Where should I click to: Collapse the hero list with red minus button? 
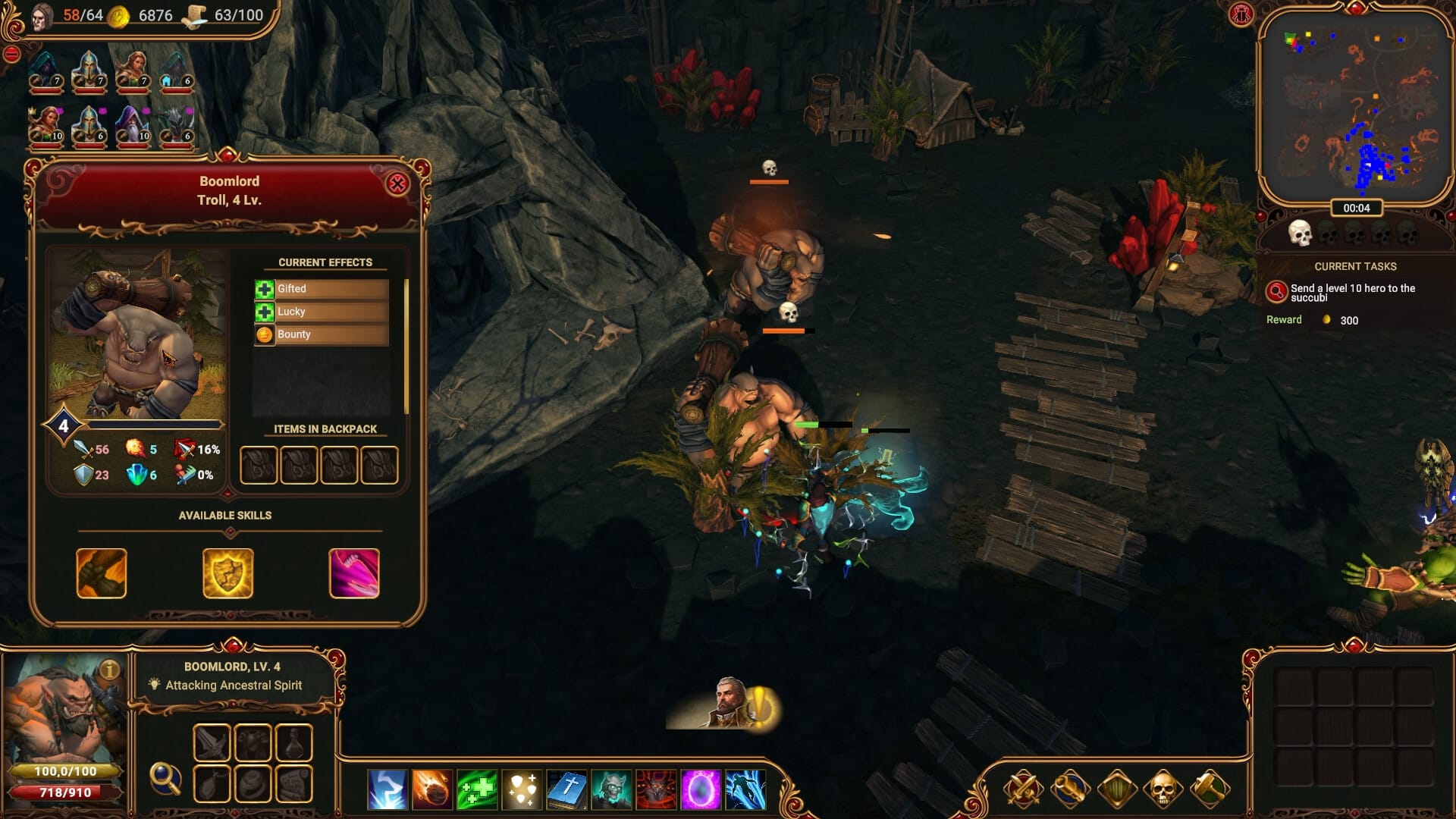pos(11,54)
